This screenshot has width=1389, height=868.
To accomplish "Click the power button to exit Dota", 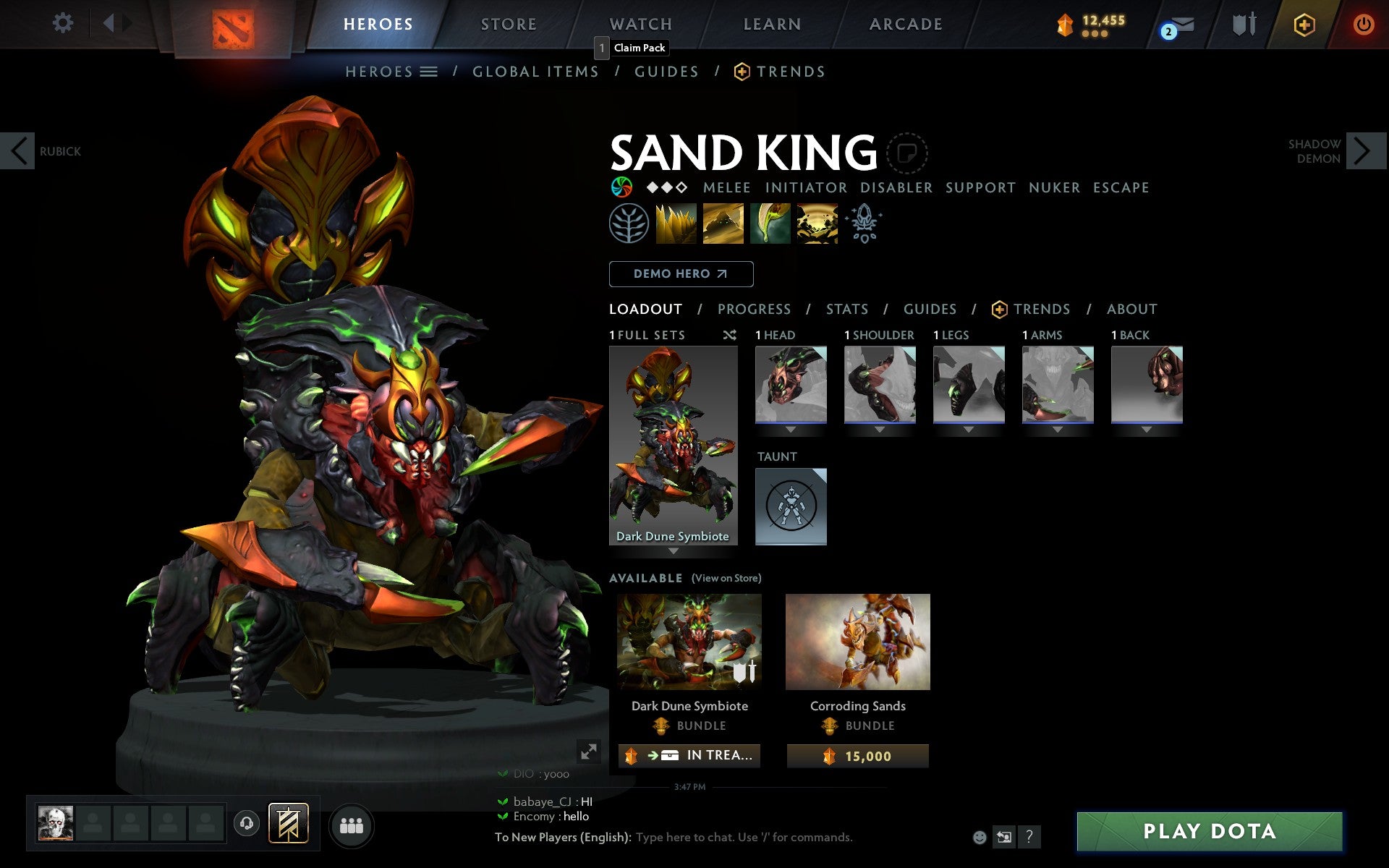I will tap(1363, 23).
